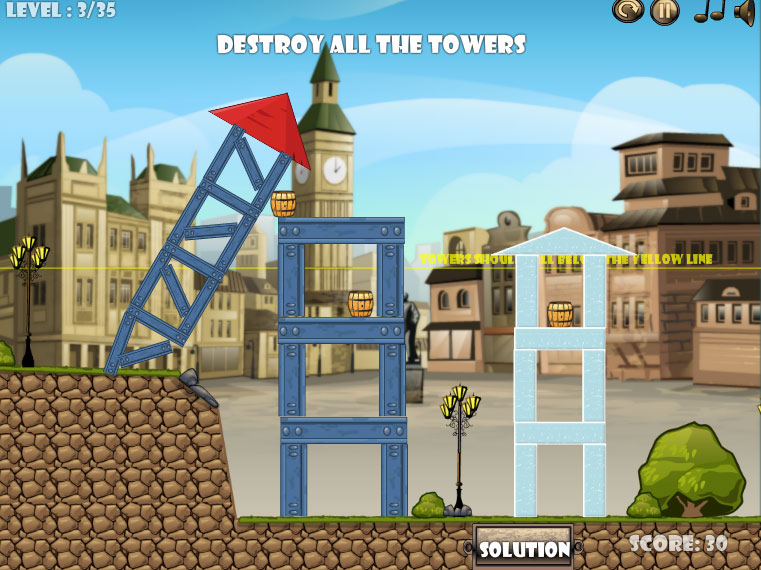Viewport: 761px width, 570px height.
Task: Toggle the music notes icon
Action: pyautogui.click(x=709, y=11)
